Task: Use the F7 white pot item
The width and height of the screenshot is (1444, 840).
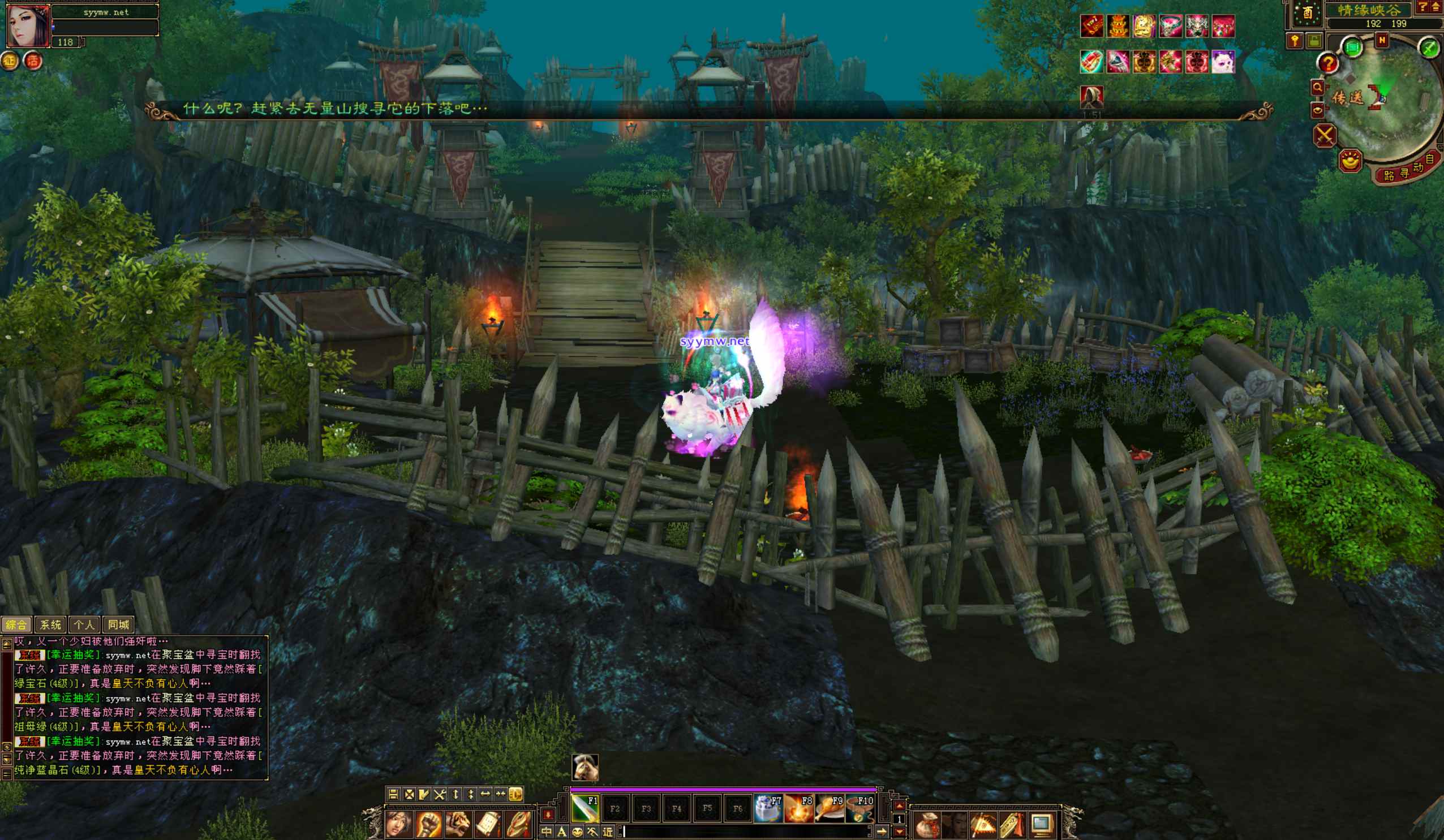Action: point(768,808)
